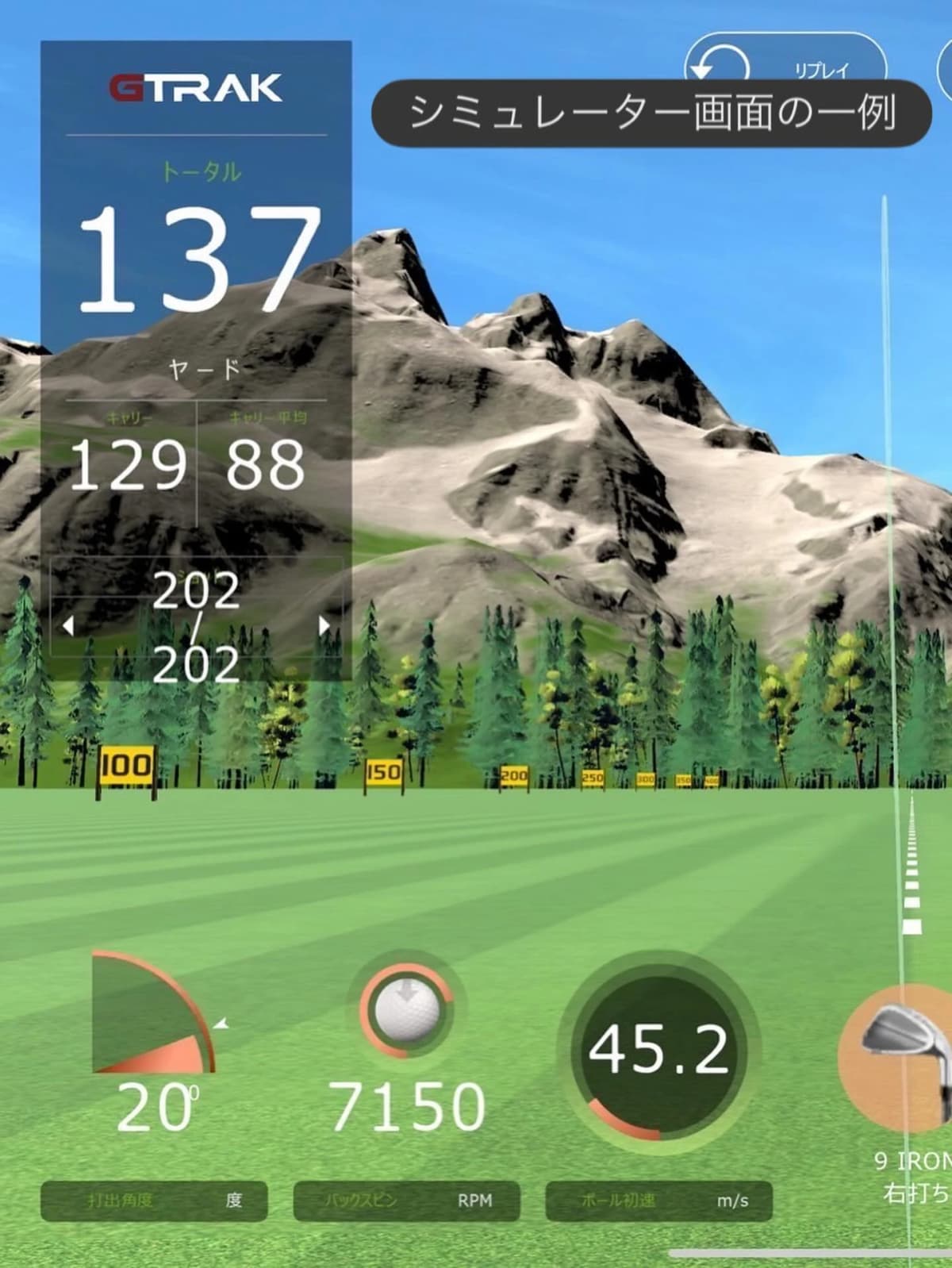Advance to next shot with right arrow
This screenshot has height=1268, width=952.
tap(324, 626)
